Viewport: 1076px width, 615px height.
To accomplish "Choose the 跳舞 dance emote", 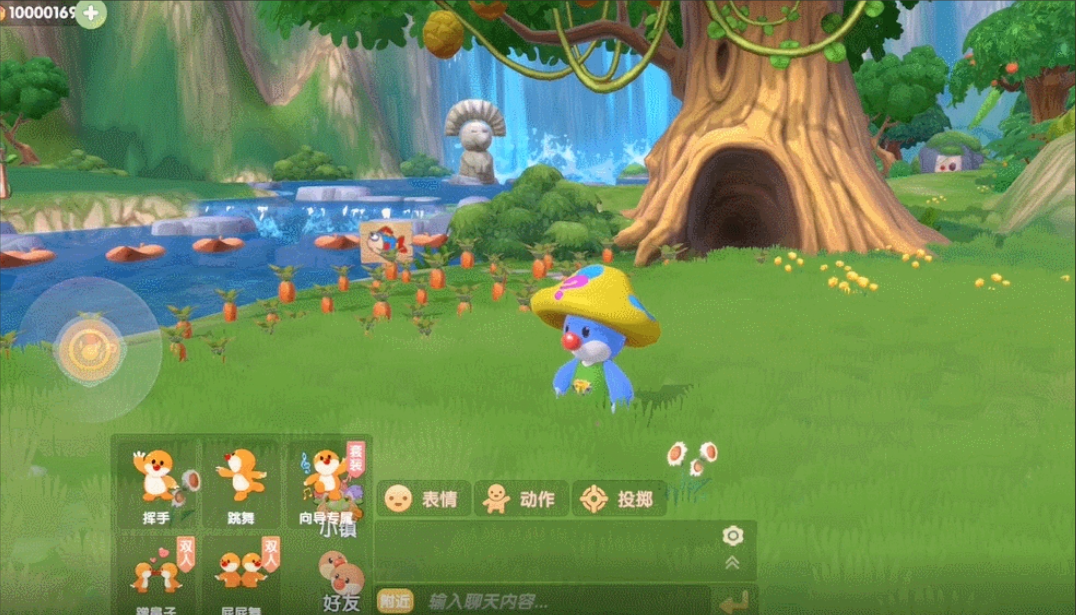I will 241,484.
